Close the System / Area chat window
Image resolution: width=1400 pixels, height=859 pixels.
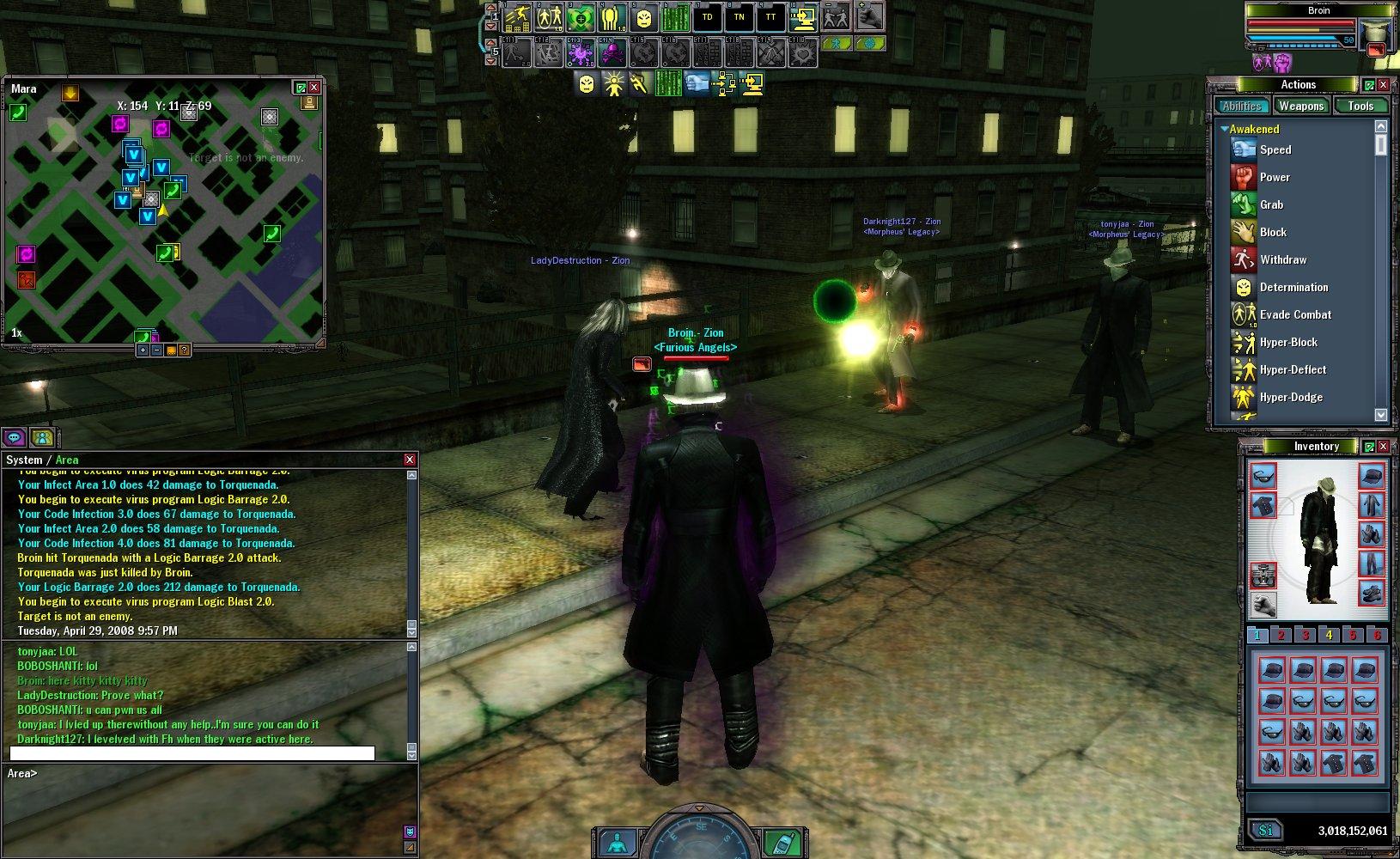(410, 460)
